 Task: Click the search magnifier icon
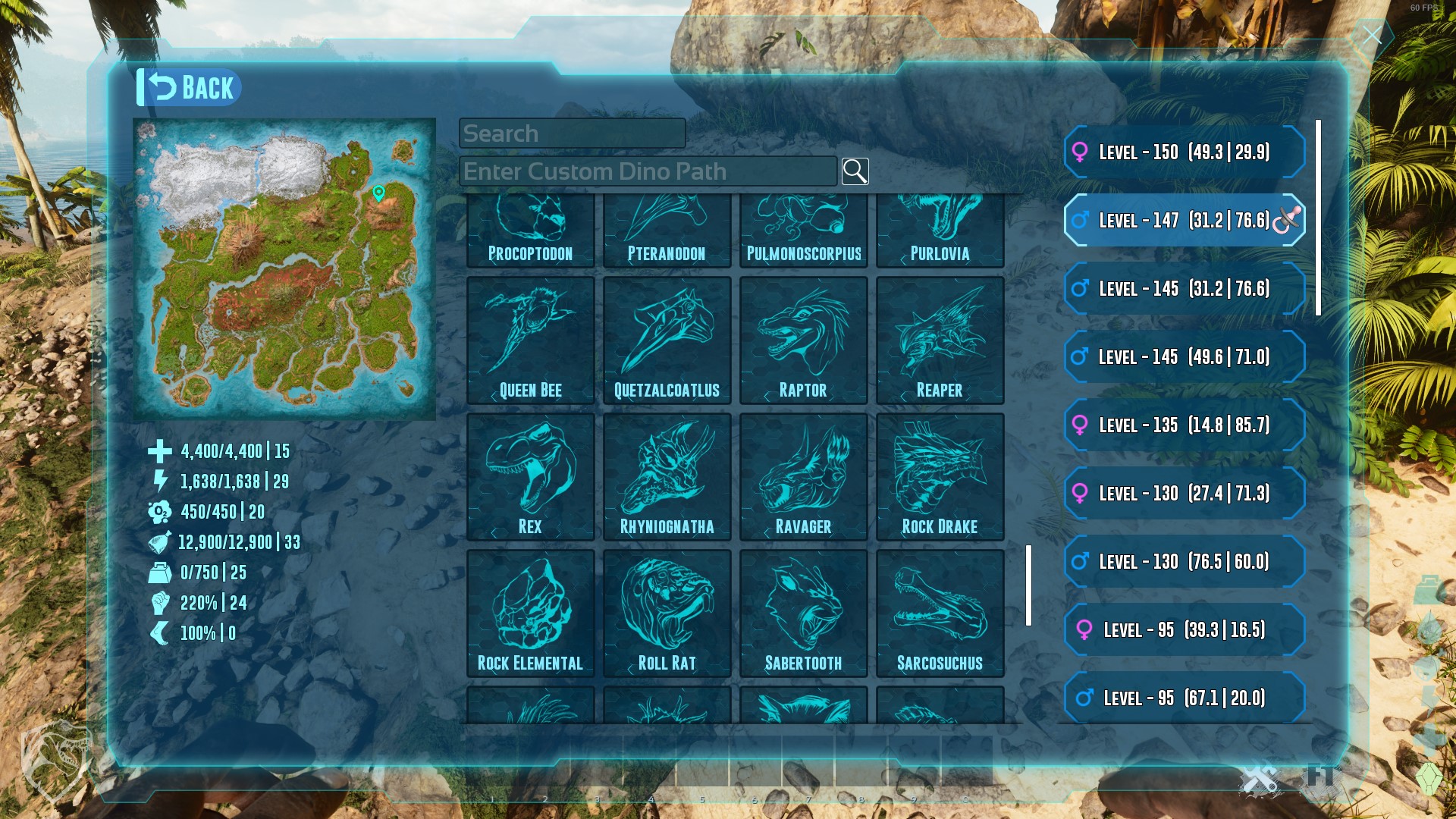pos(855,171)
